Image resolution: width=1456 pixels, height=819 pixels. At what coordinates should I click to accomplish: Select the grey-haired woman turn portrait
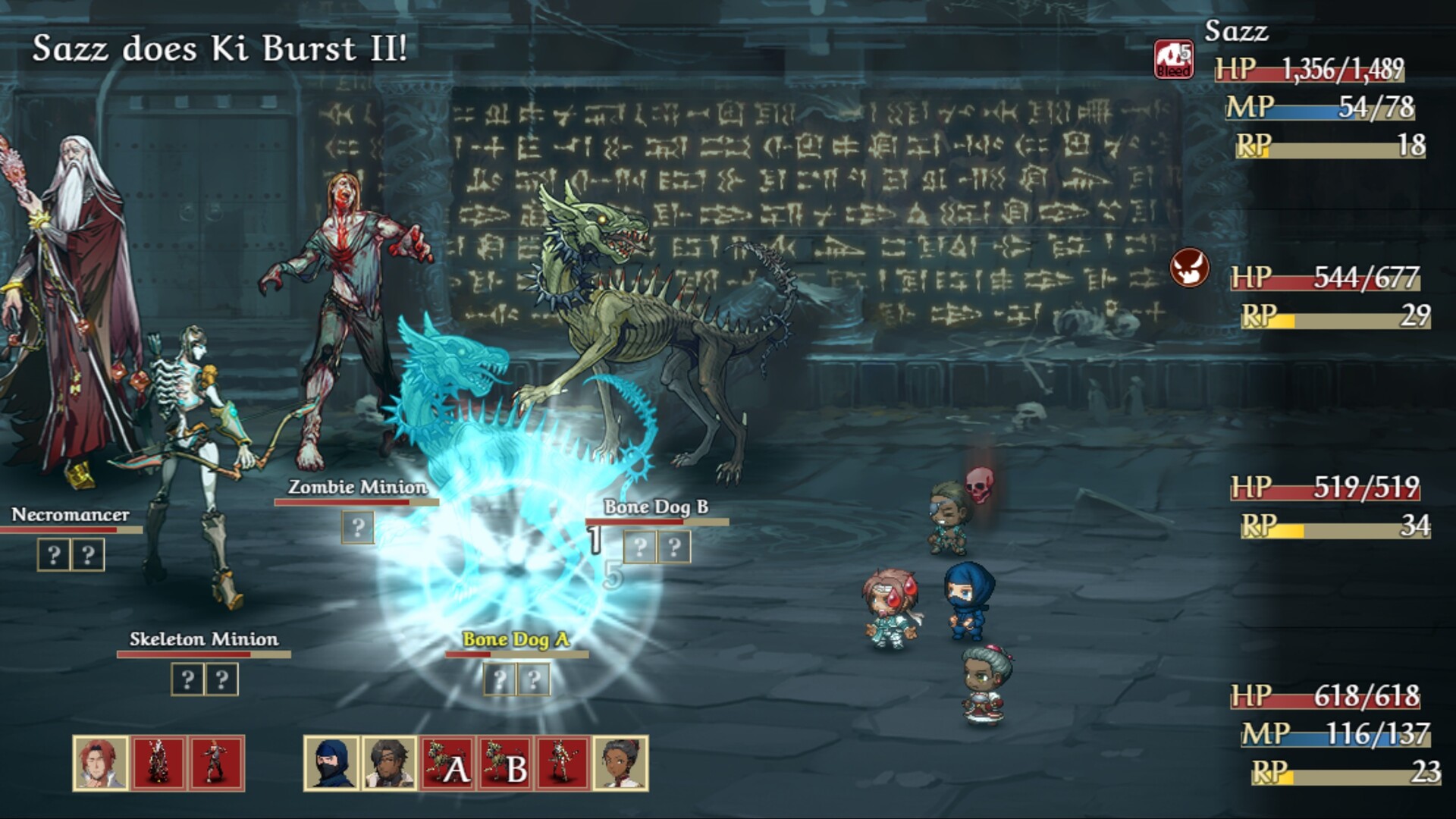(620, 764)
